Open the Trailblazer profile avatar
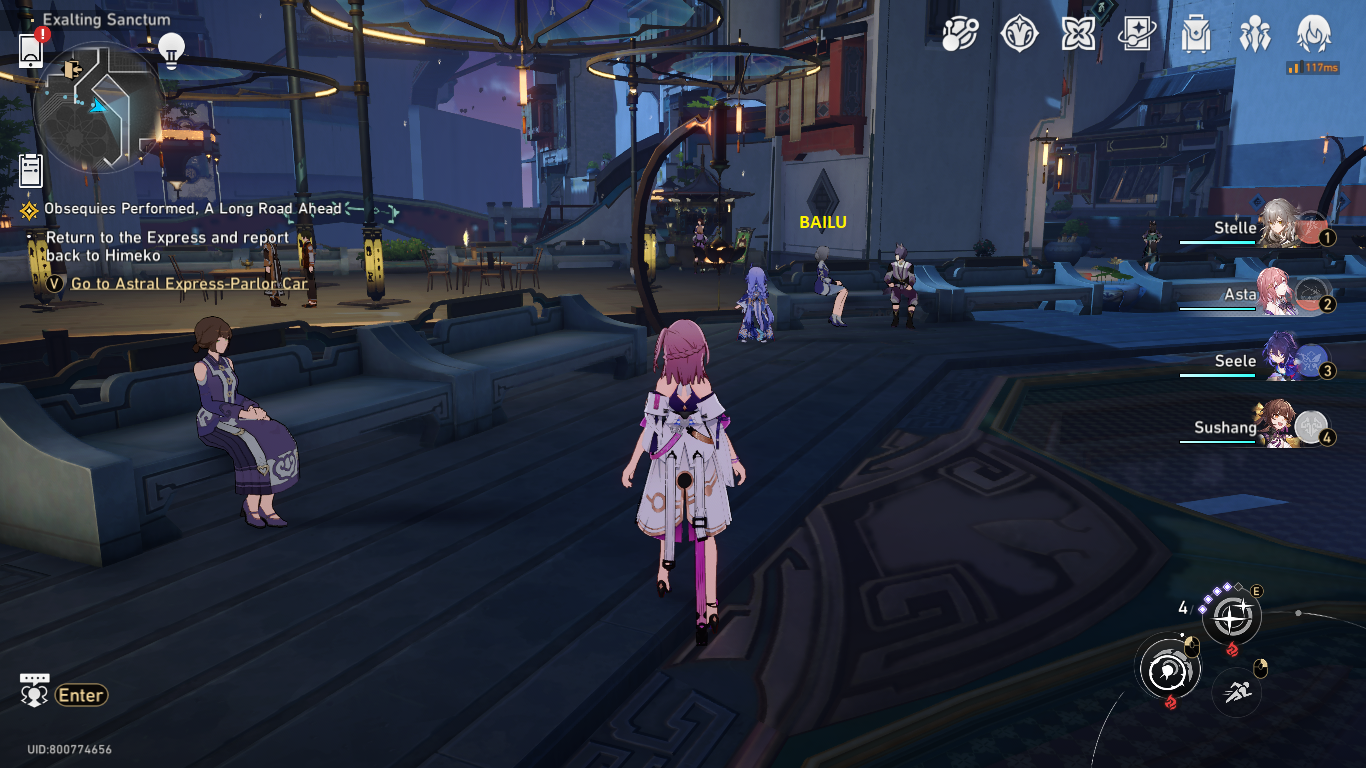Screen dimensions: 1366x768 tap(1313, 35)
